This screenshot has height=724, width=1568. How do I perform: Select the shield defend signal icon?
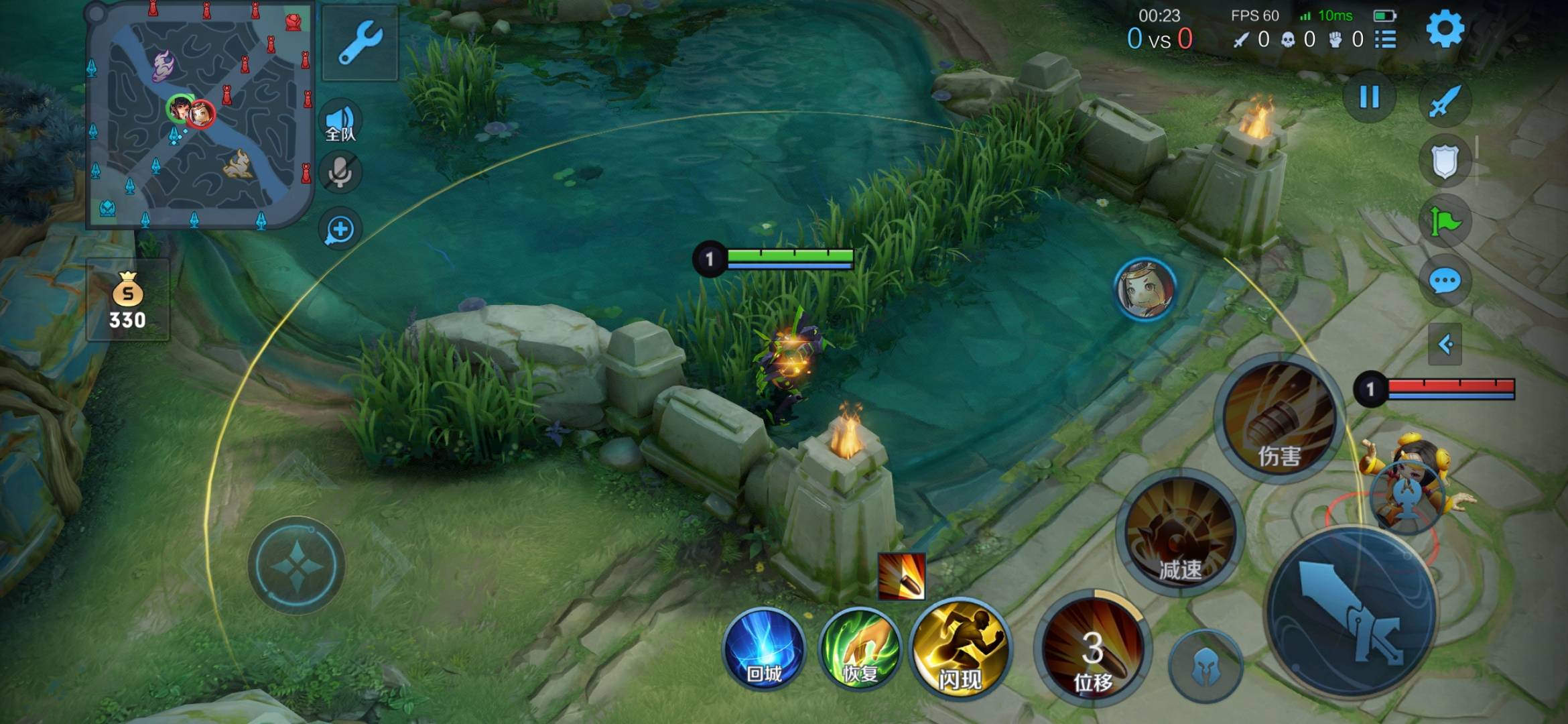tap(1444, 161)
